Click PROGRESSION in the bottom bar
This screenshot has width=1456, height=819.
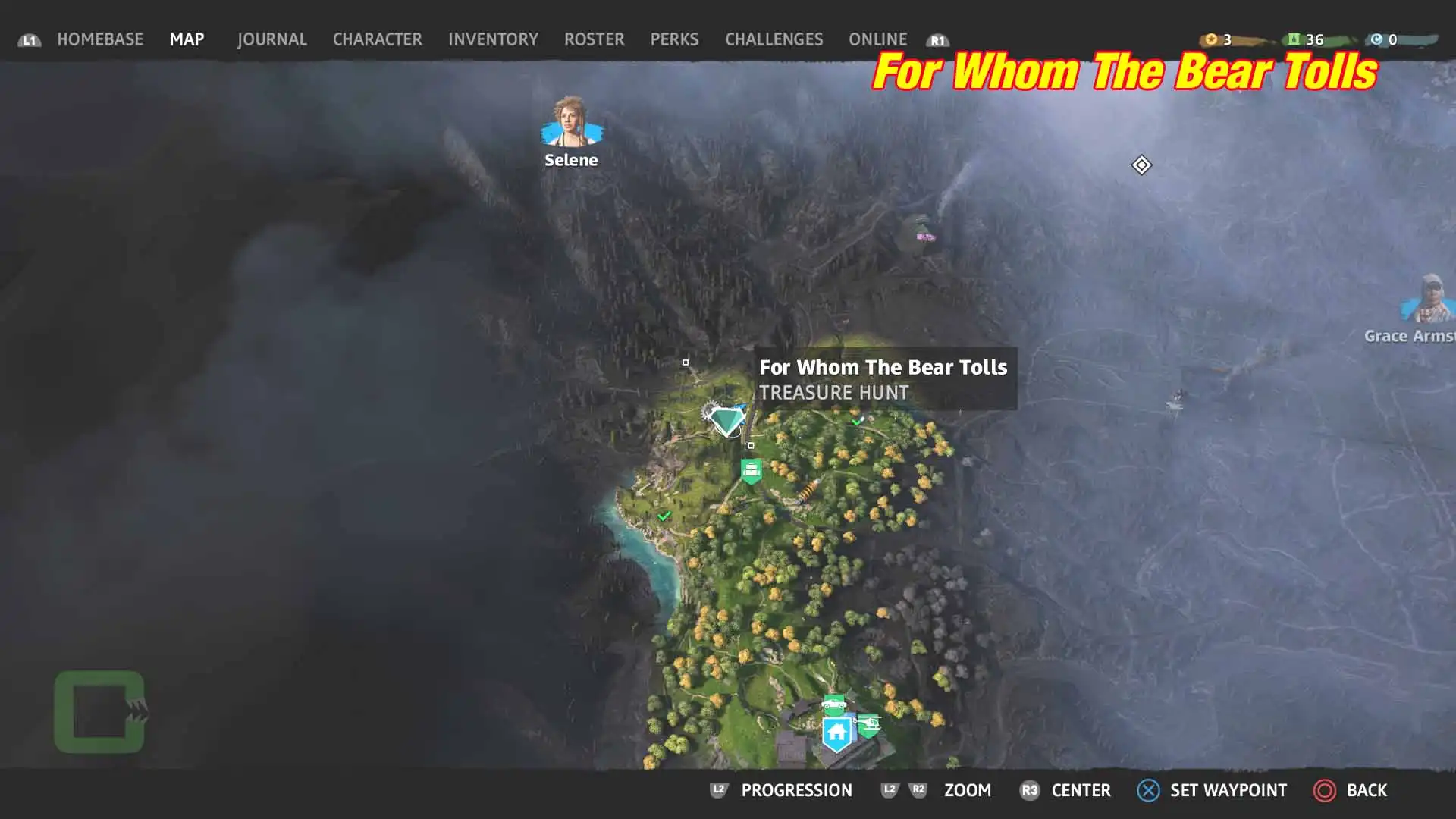click(797, 790)
